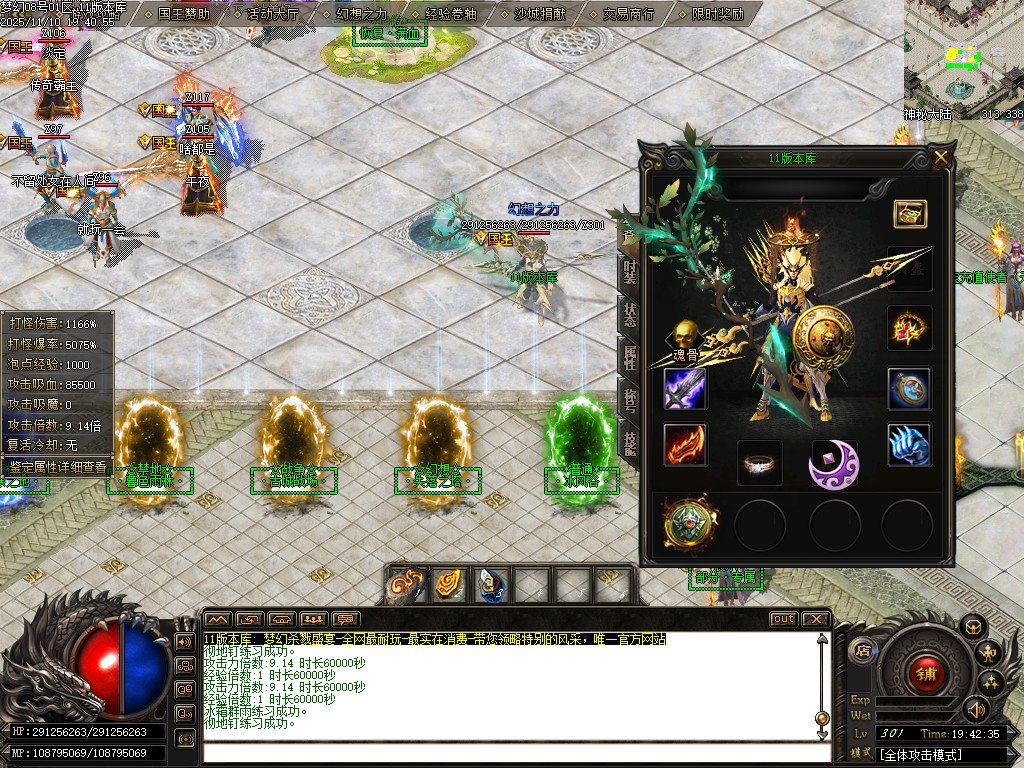
Task: Open the minimap
Action: (963, 57)
